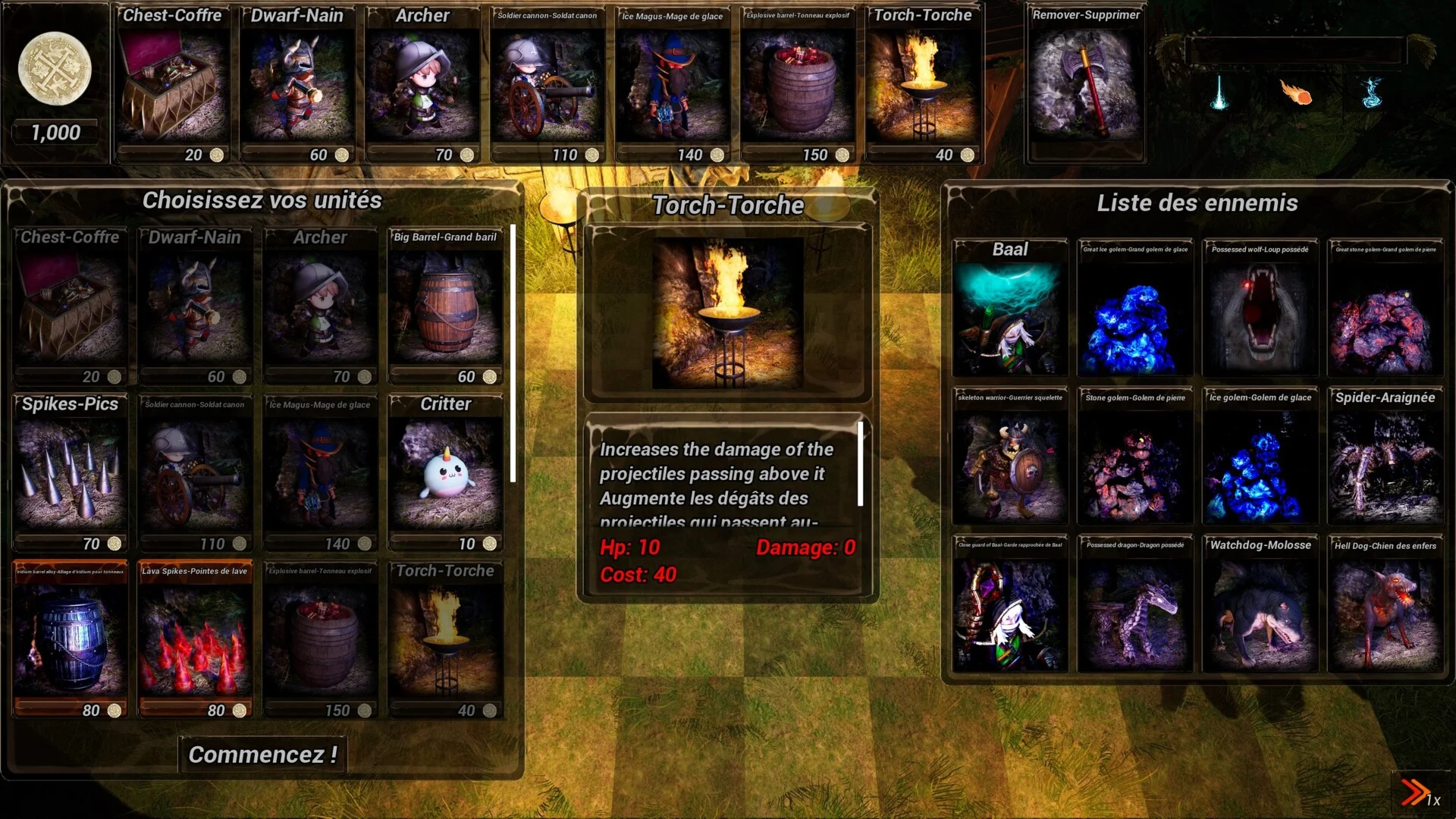Select the Lava Spikes-Pointes de lave card
This screenshot has height=819, width=1456.
[195, 639]
